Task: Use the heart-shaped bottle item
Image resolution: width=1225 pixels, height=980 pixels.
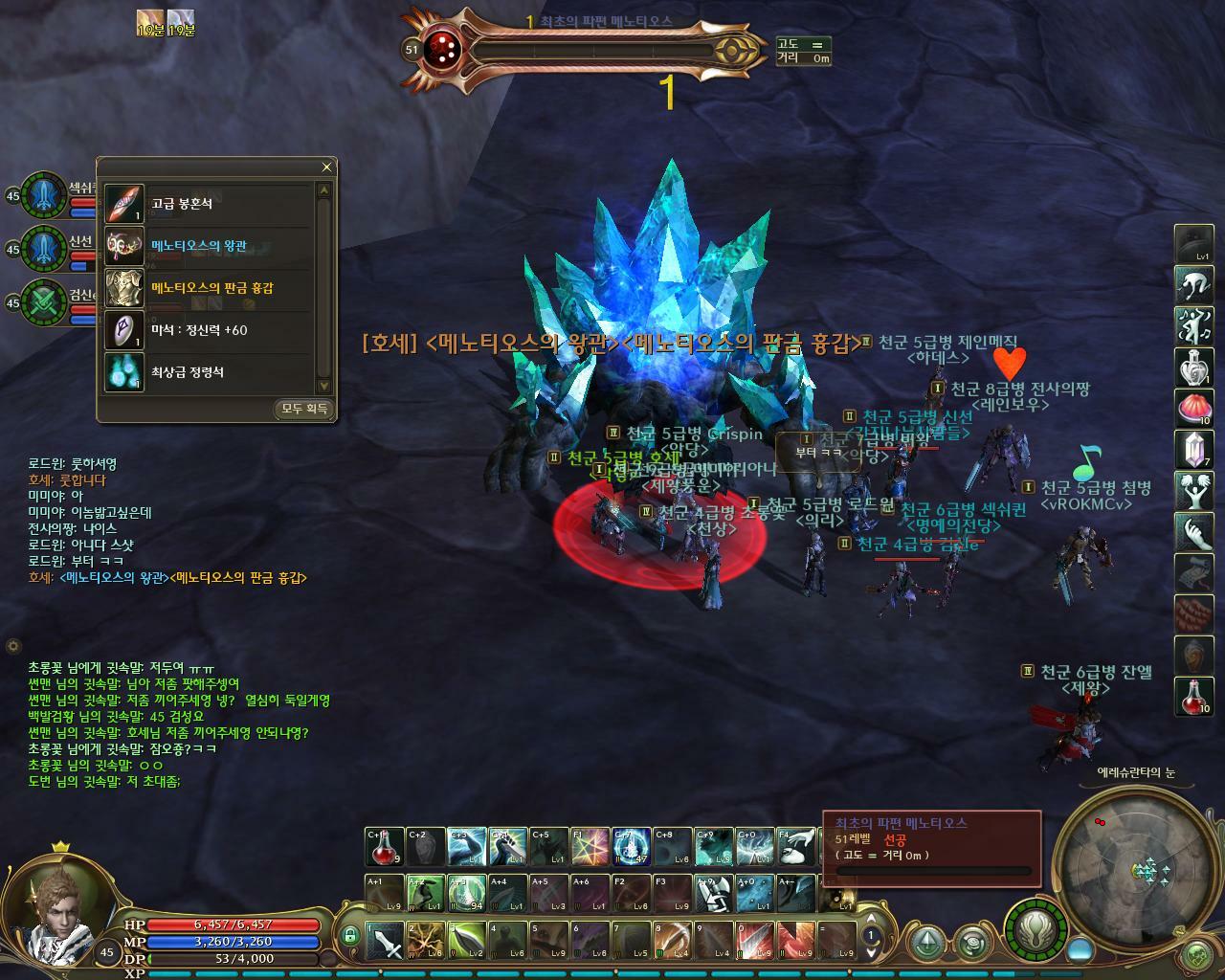Action: click(x=1194, y=367)
